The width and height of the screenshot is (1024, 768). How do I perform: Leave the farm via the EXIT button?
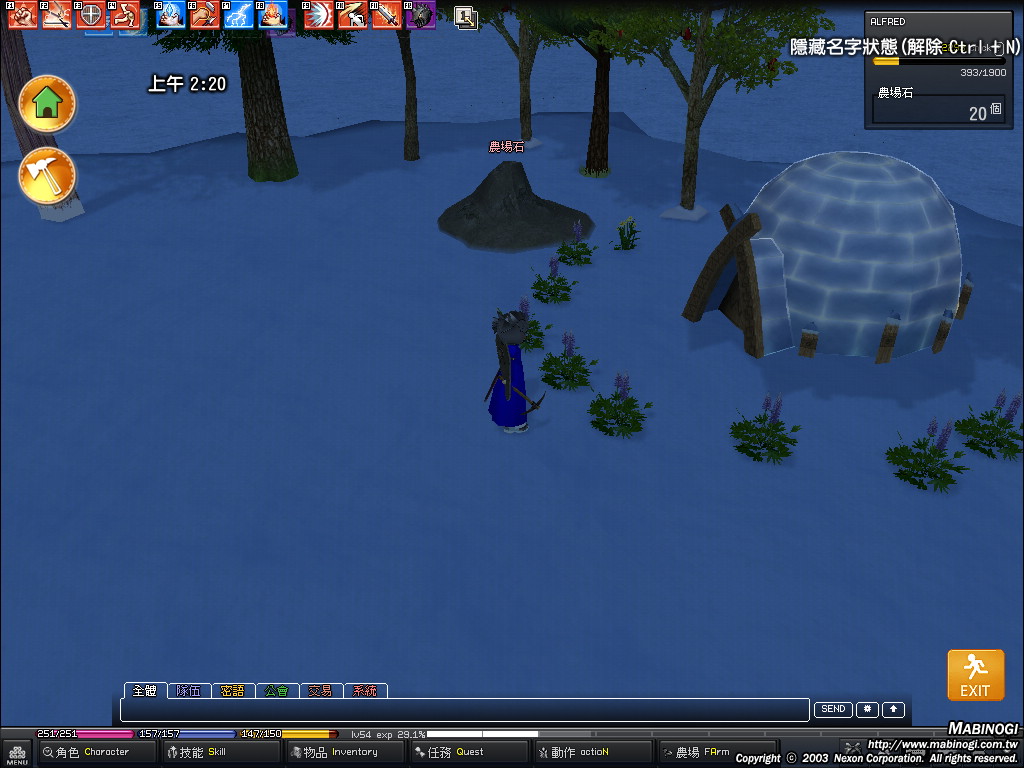[975, 675]
